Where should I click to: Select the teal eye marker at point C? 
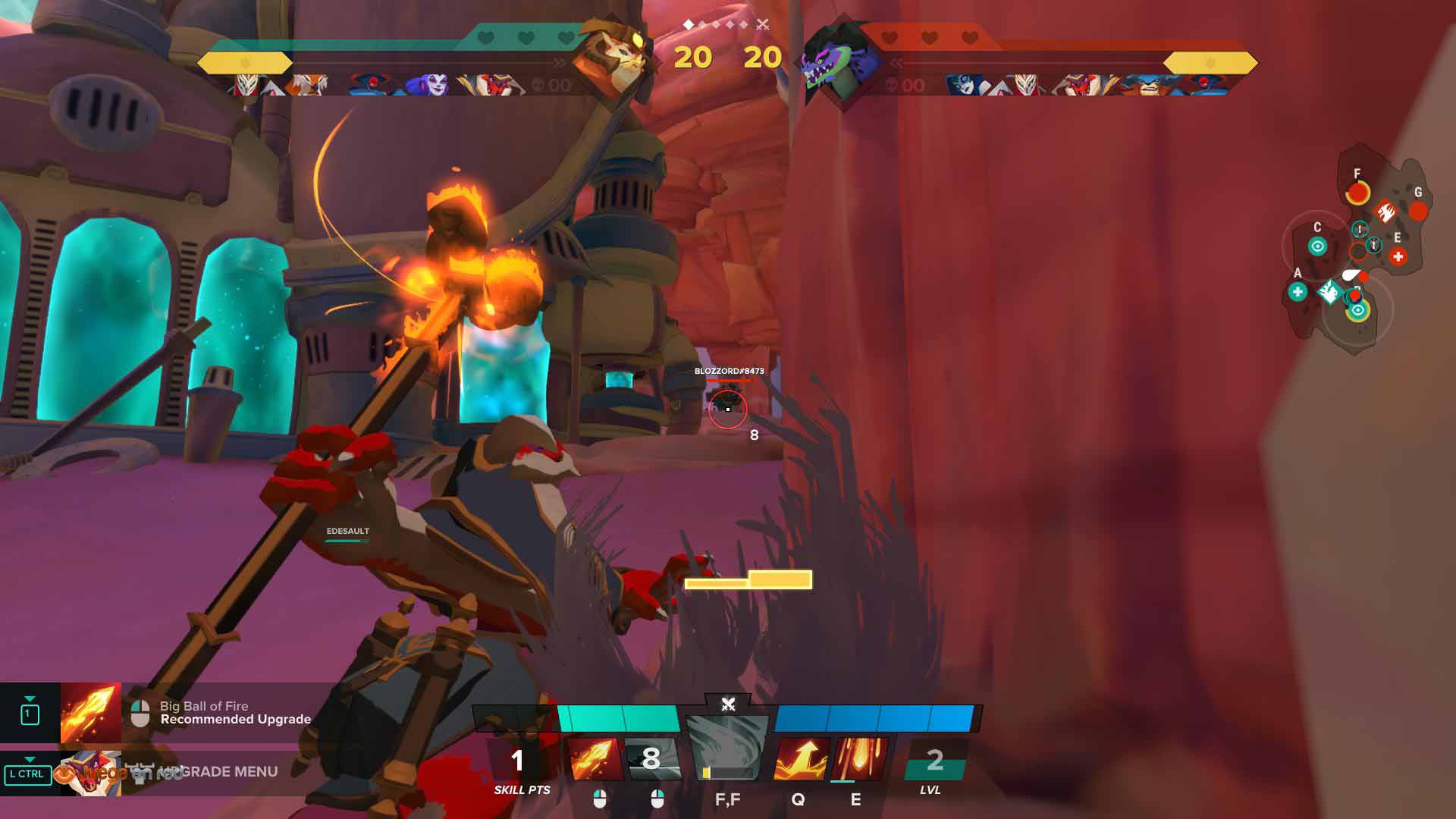1318,246
